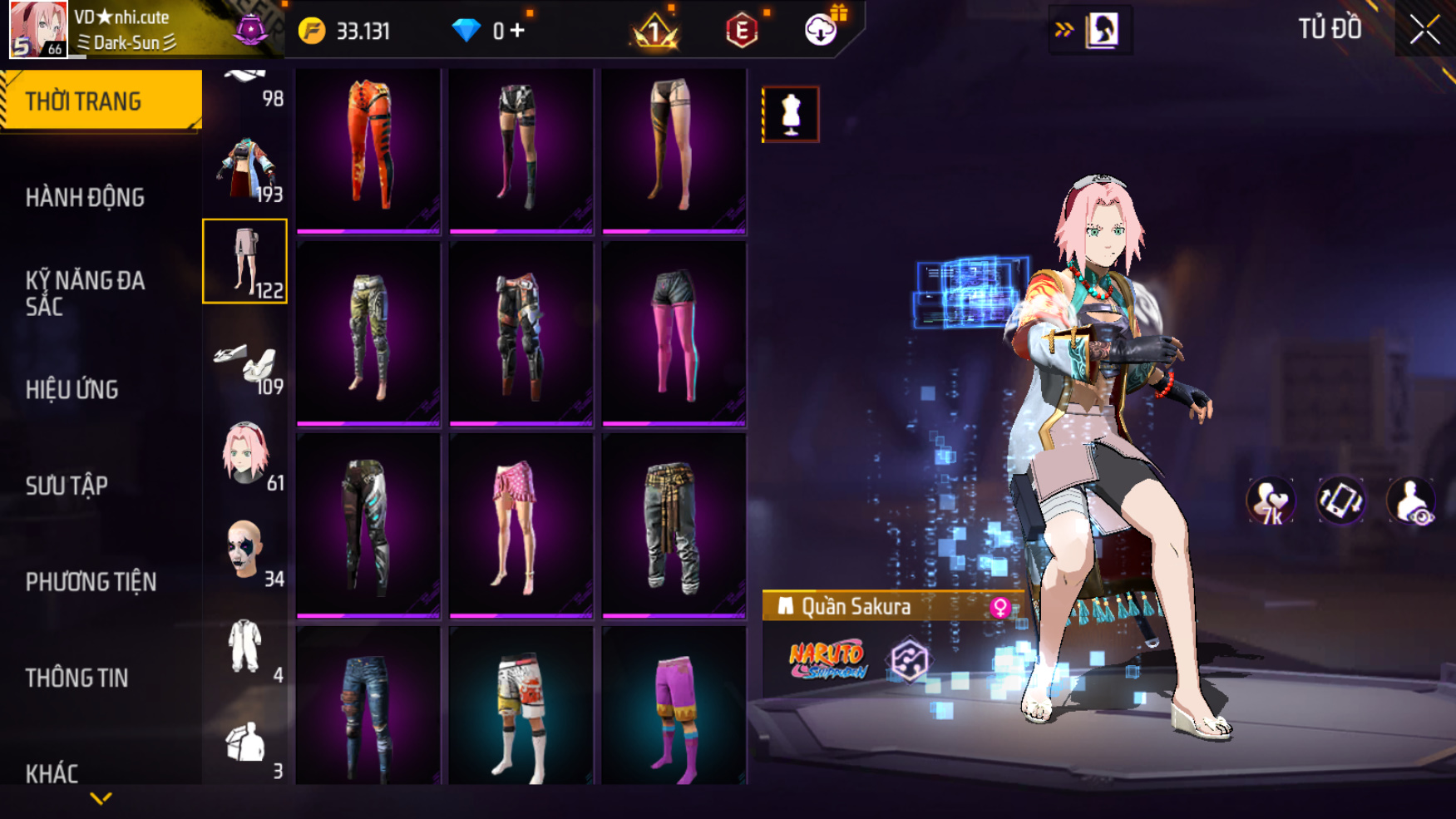Open the Thông Tin section
Viewport: 1456px width, 819px height.
pos(77,678)
